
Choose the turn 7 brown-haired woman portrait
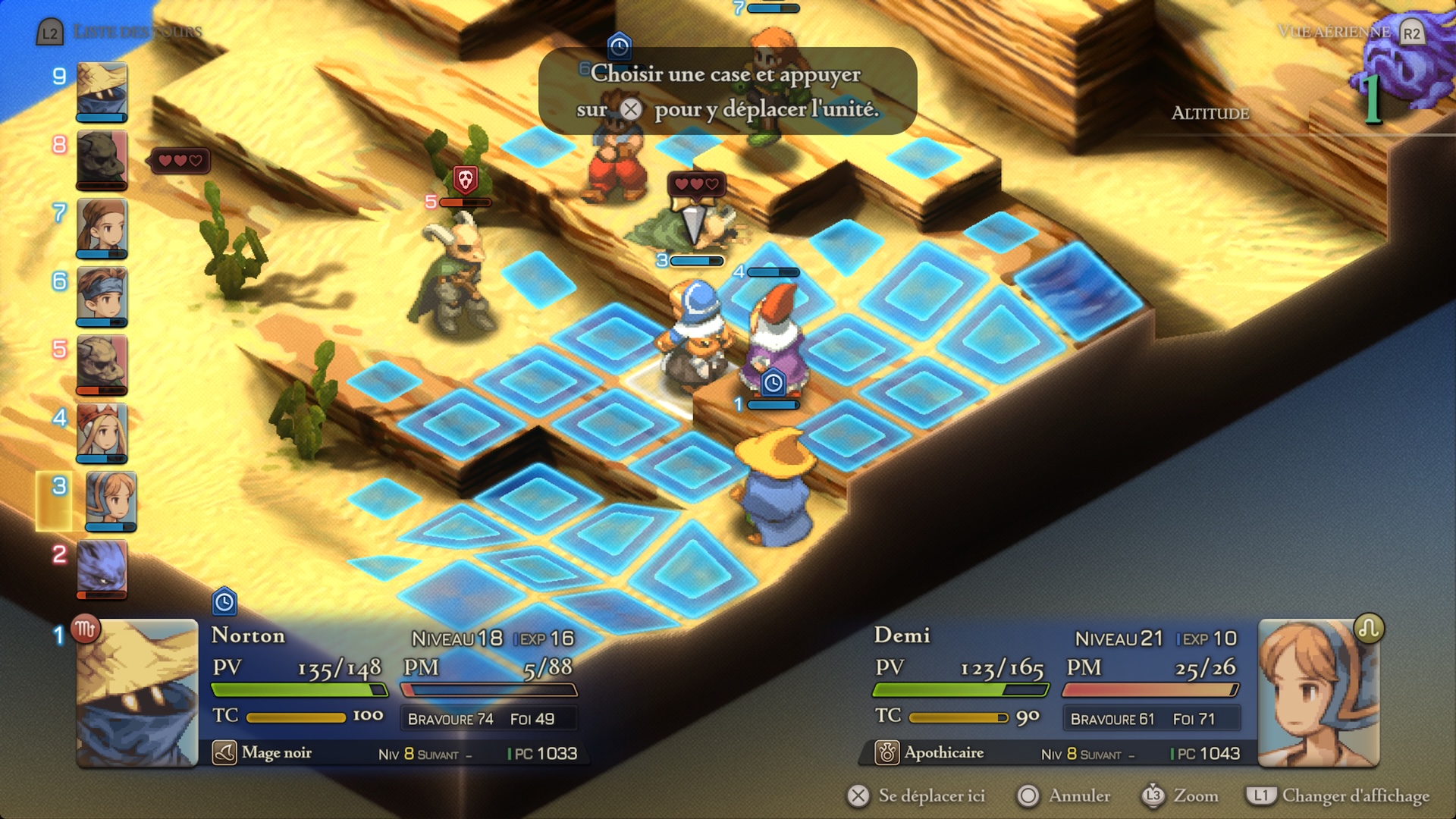click(x=102, y=227)
